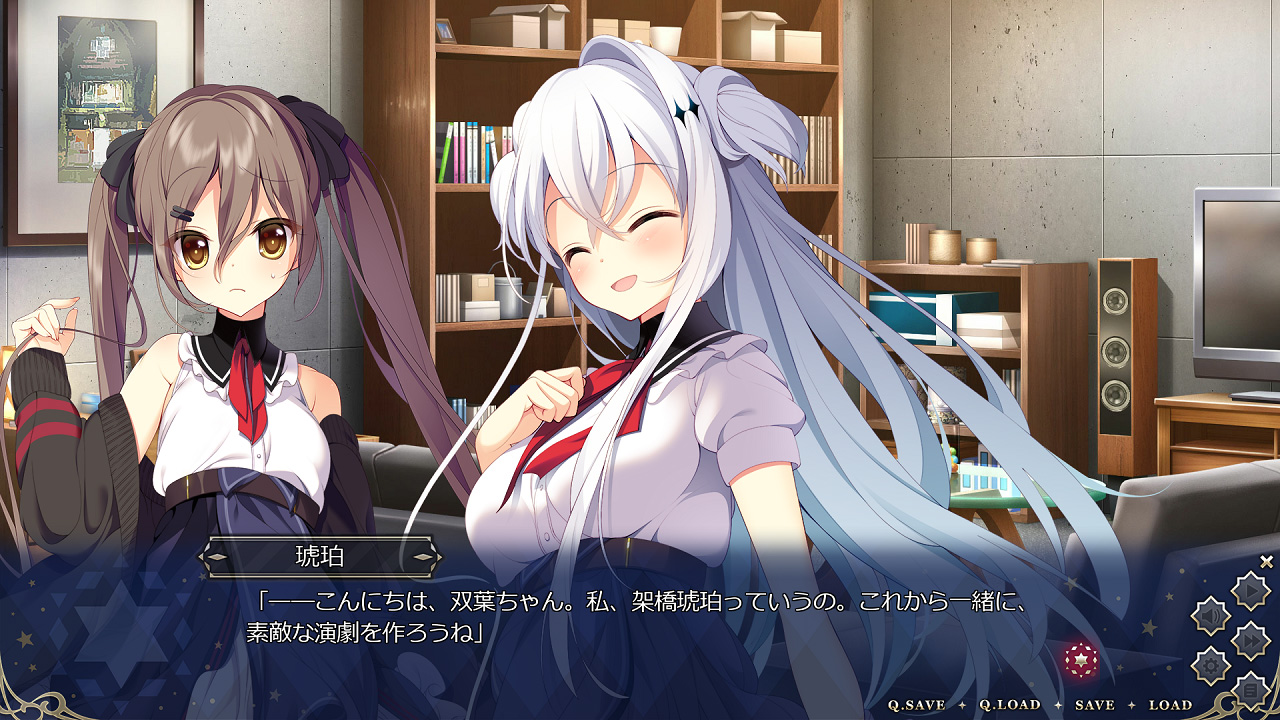Activate the fast-forward skip button
Screen dimensions: 1280x720
(1250, 640)
